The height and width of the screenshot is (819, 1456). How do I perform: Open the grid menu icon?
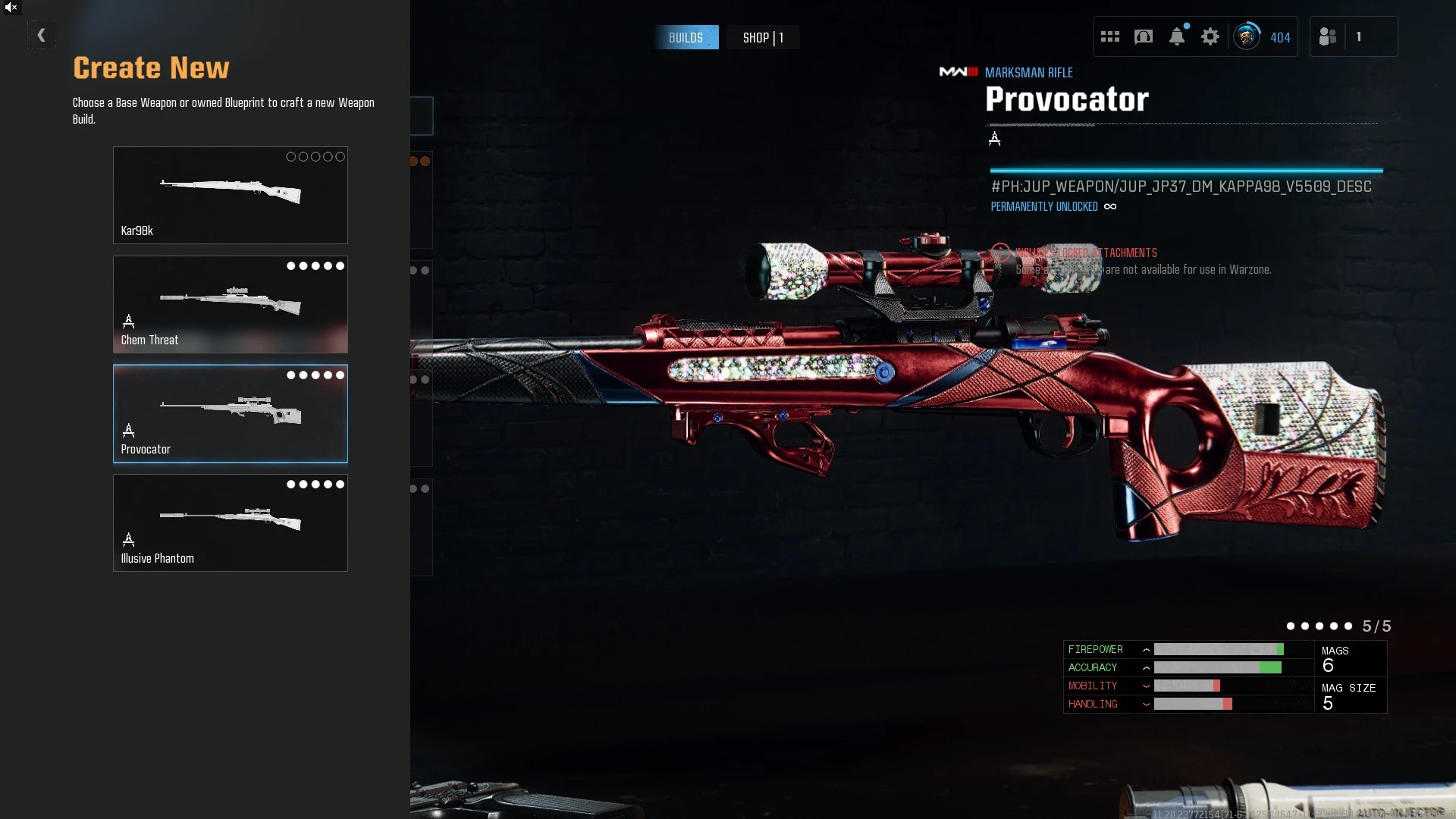(x=1109, y=36)
